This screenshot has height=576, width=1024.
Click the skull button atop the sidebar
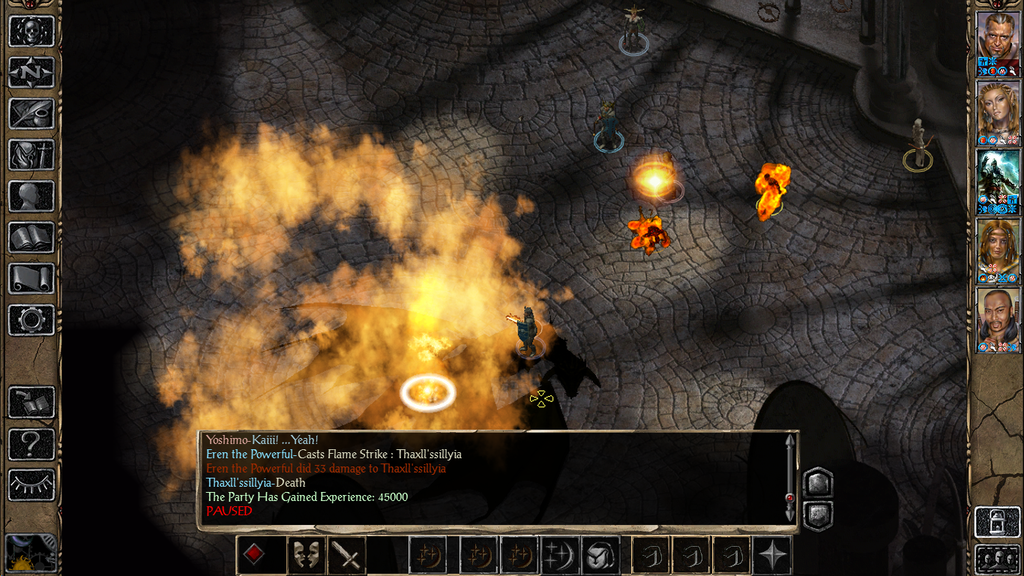click(x=31, y=30)
